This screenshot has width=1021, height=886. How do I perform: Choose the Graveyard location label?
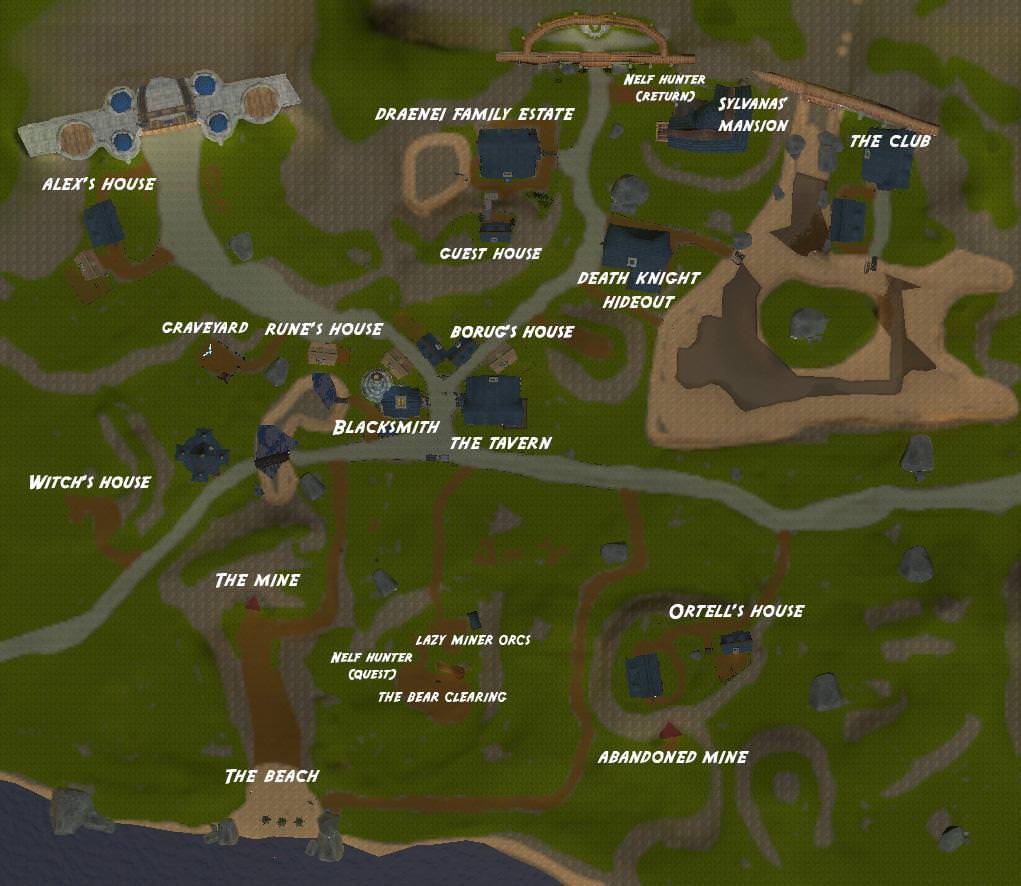[204, 327]
